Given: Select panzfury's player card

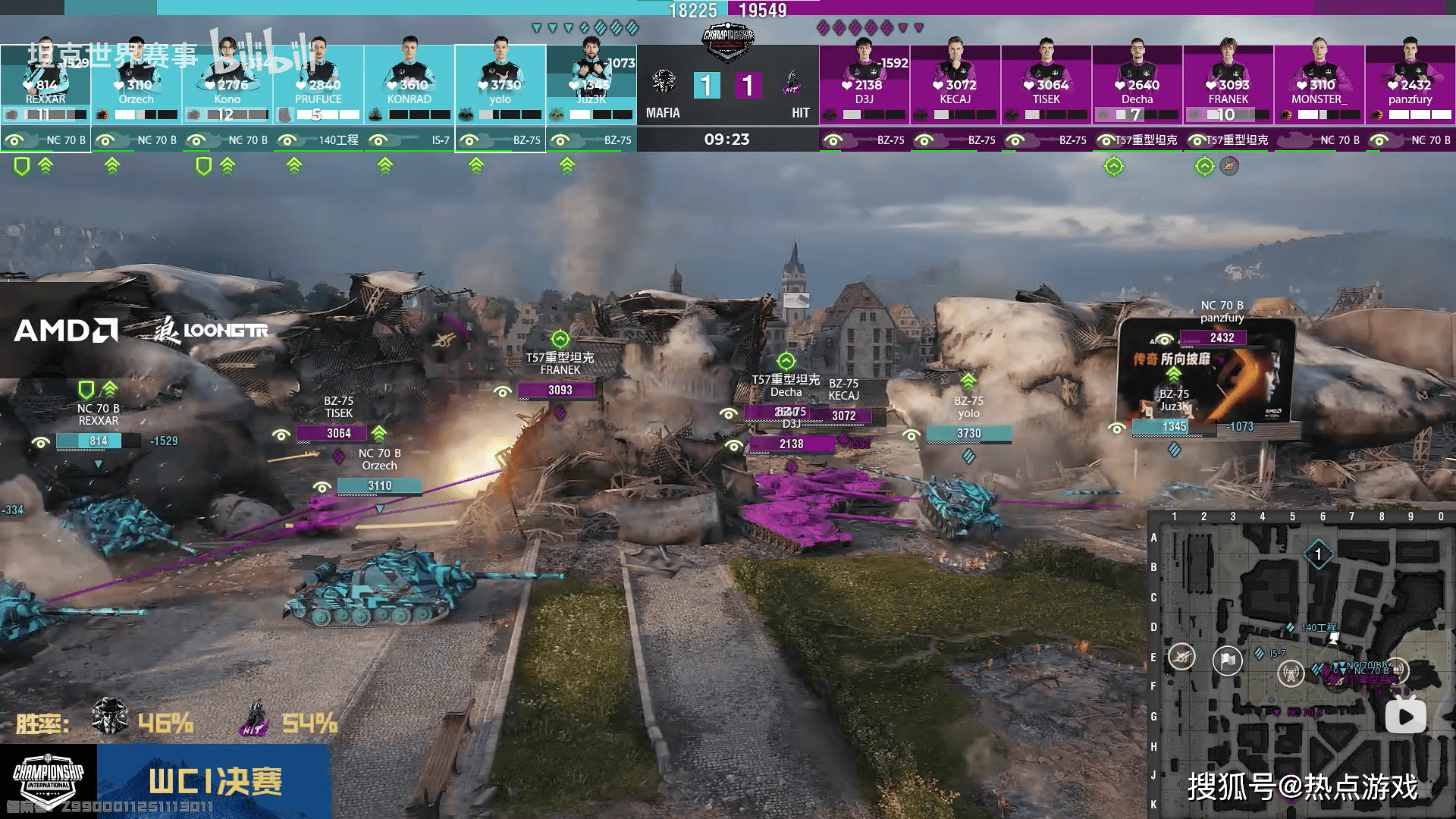Looking at the screenshot, I should pos(1410,83).
